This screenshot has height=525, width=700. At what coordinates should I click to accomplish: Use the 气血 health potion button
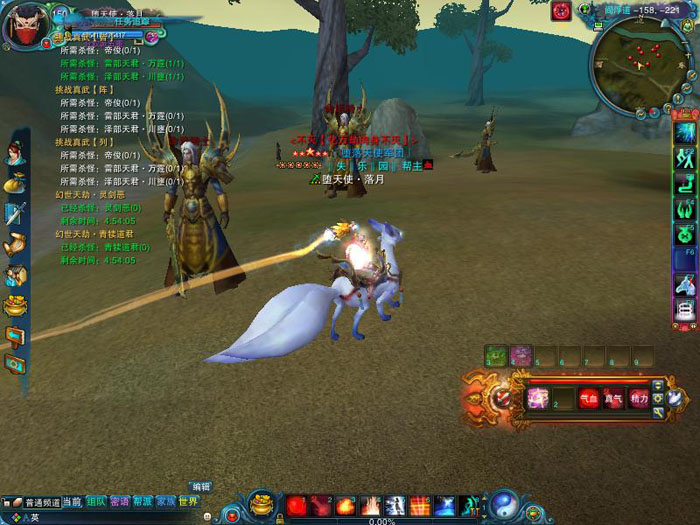point(590,398)
